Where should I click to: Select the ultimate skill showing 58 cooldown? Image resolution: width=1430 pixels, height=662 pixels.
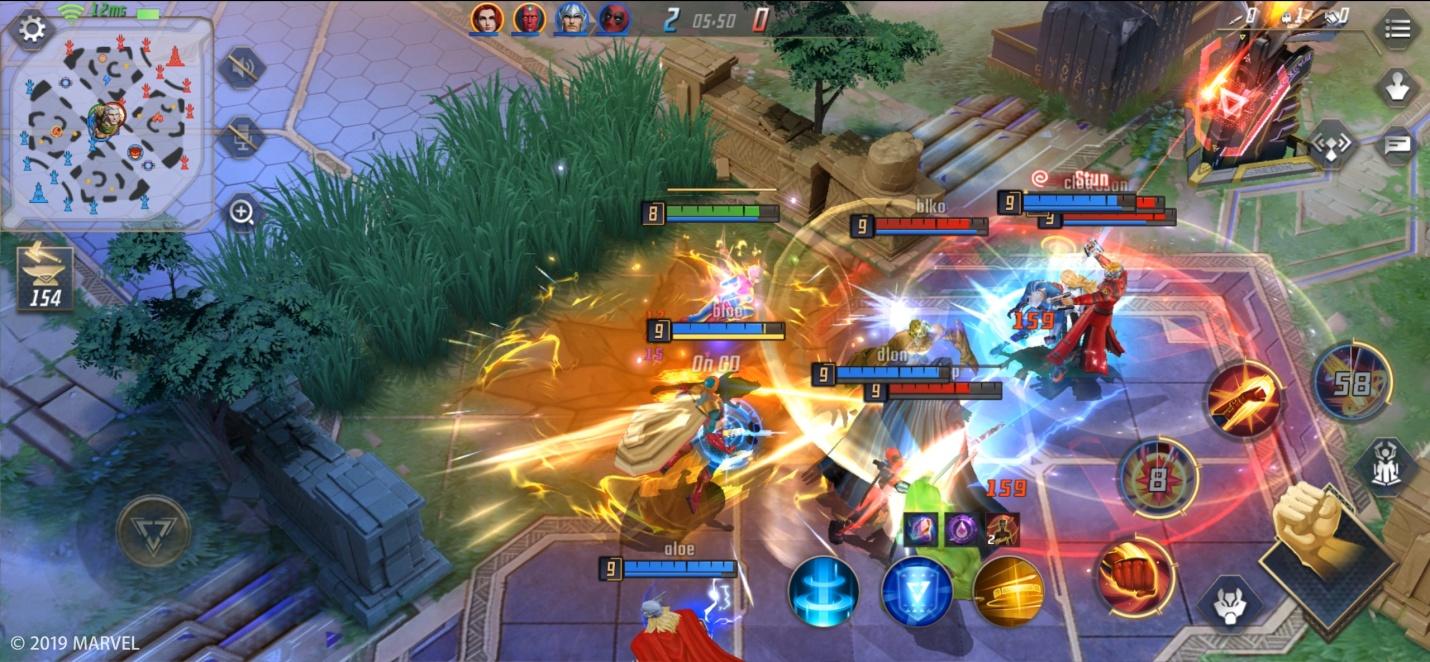click(x=1352, y=381)
